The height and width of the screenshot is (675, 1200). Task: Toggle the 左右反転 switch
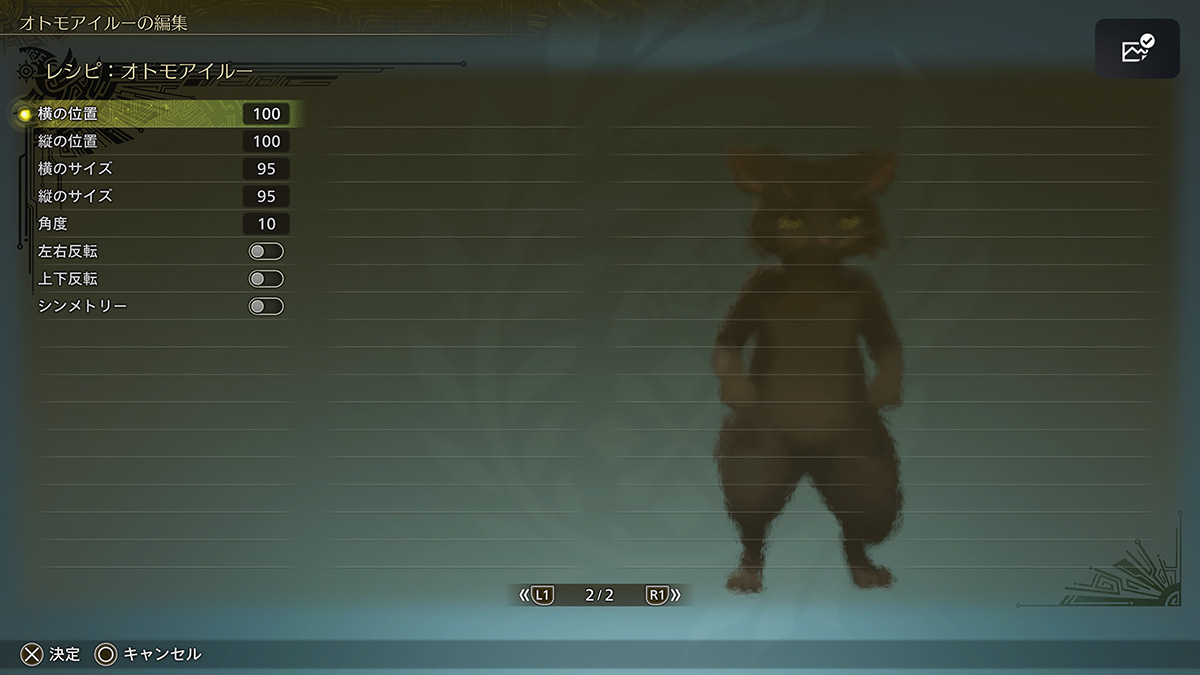coord(266,252)
